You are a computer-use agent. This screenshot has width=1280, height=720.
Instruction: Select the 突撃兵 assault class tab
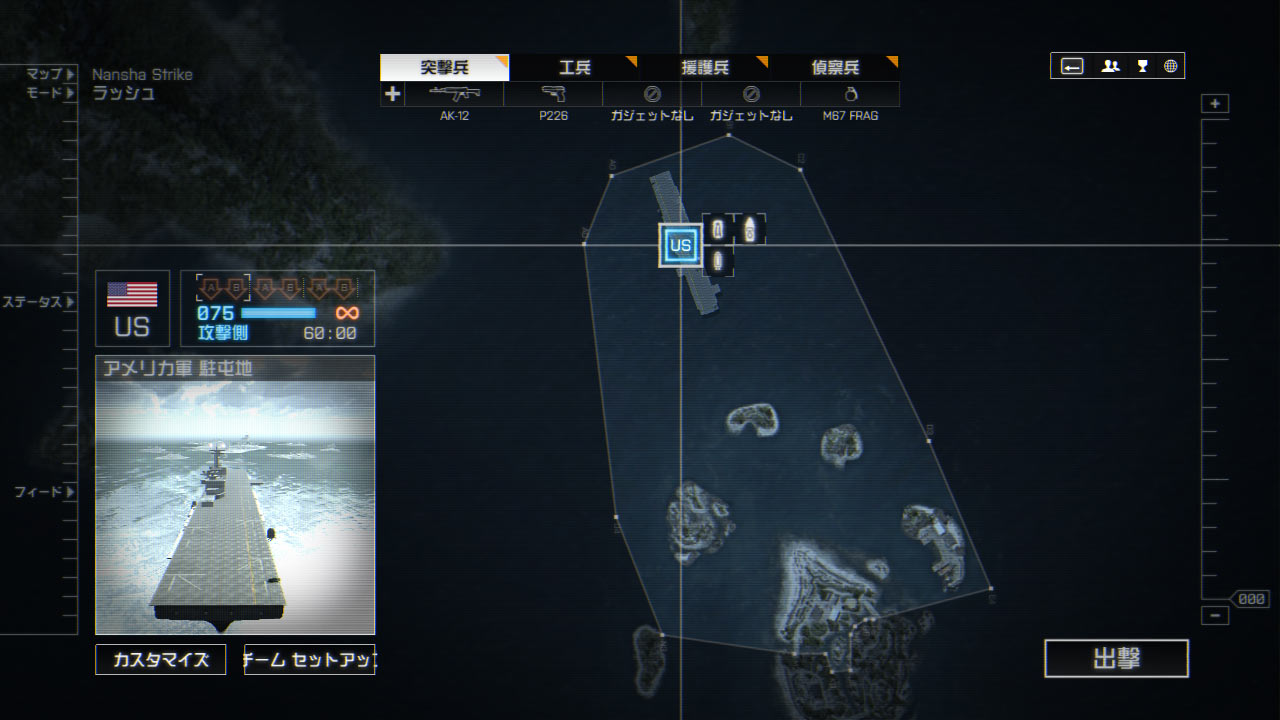444,68
